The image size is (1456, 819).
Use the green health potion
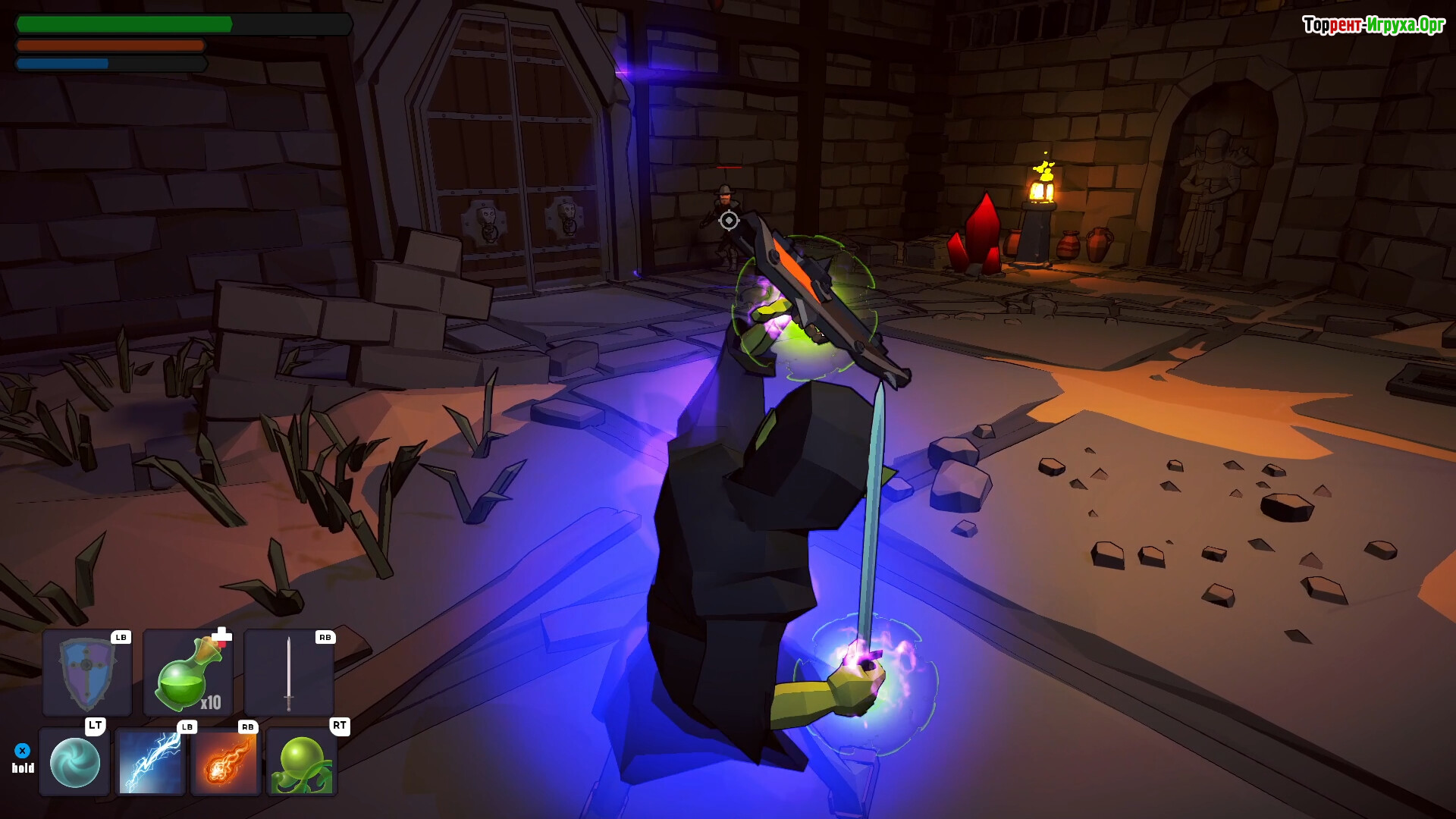pos(188,673)
